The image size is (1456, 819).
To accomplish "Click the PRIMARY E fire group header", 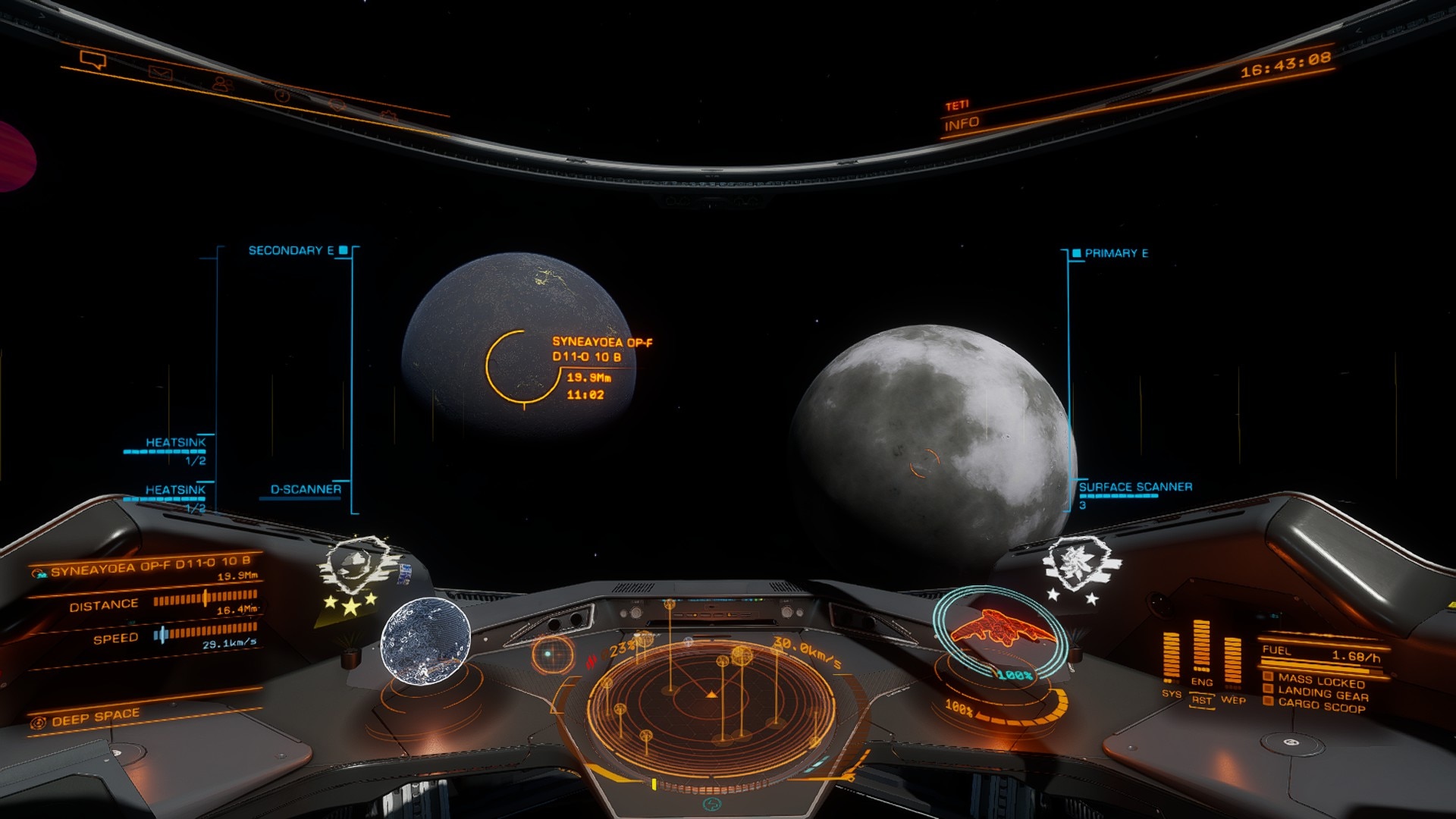I will tap(1116, 253).
